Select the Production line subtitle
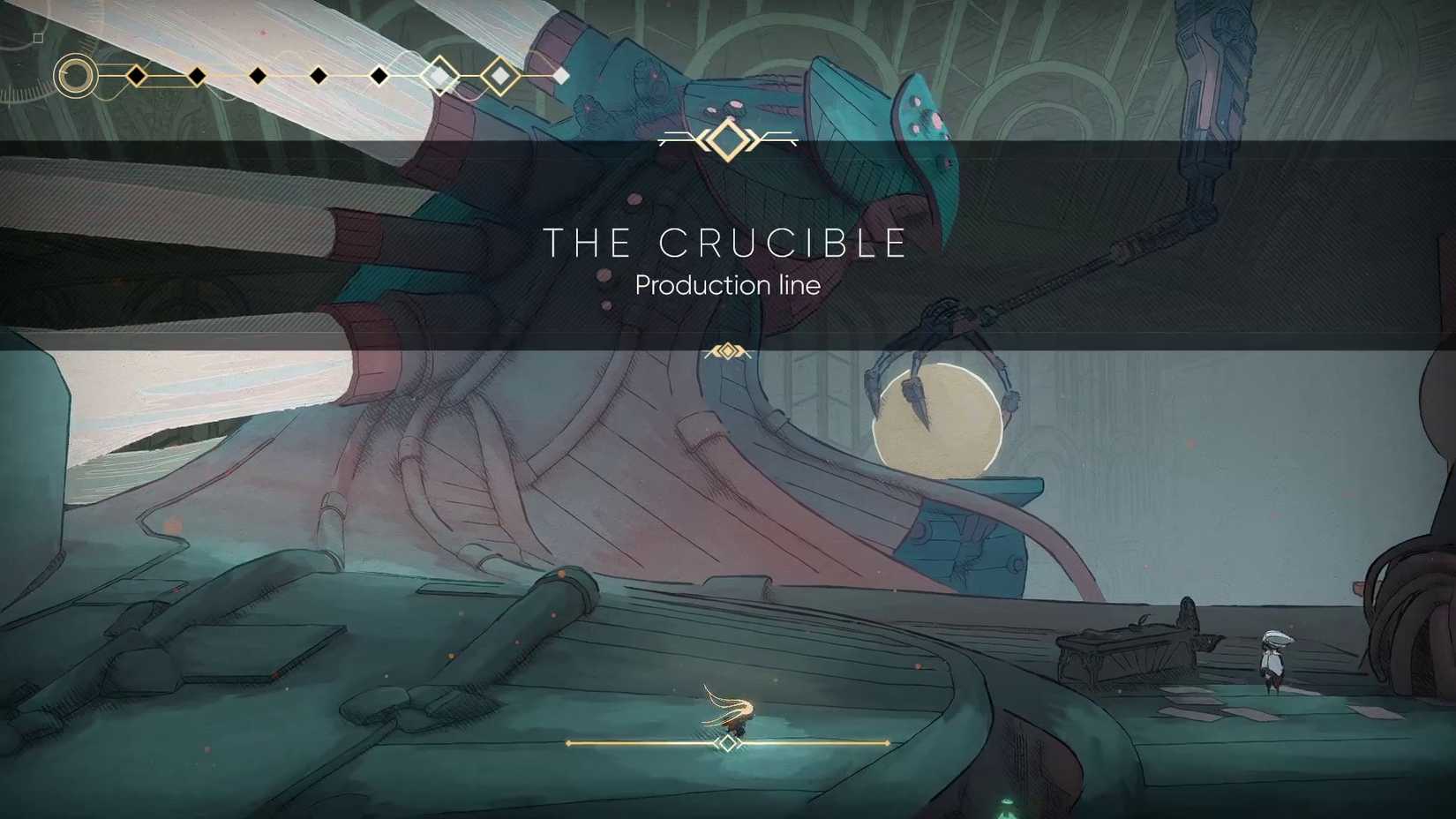 point(727,285)
